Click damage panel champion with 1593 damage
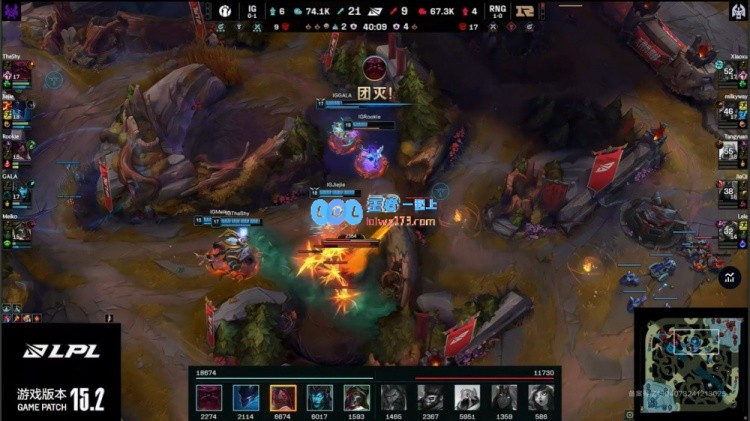 pos(357,397)
